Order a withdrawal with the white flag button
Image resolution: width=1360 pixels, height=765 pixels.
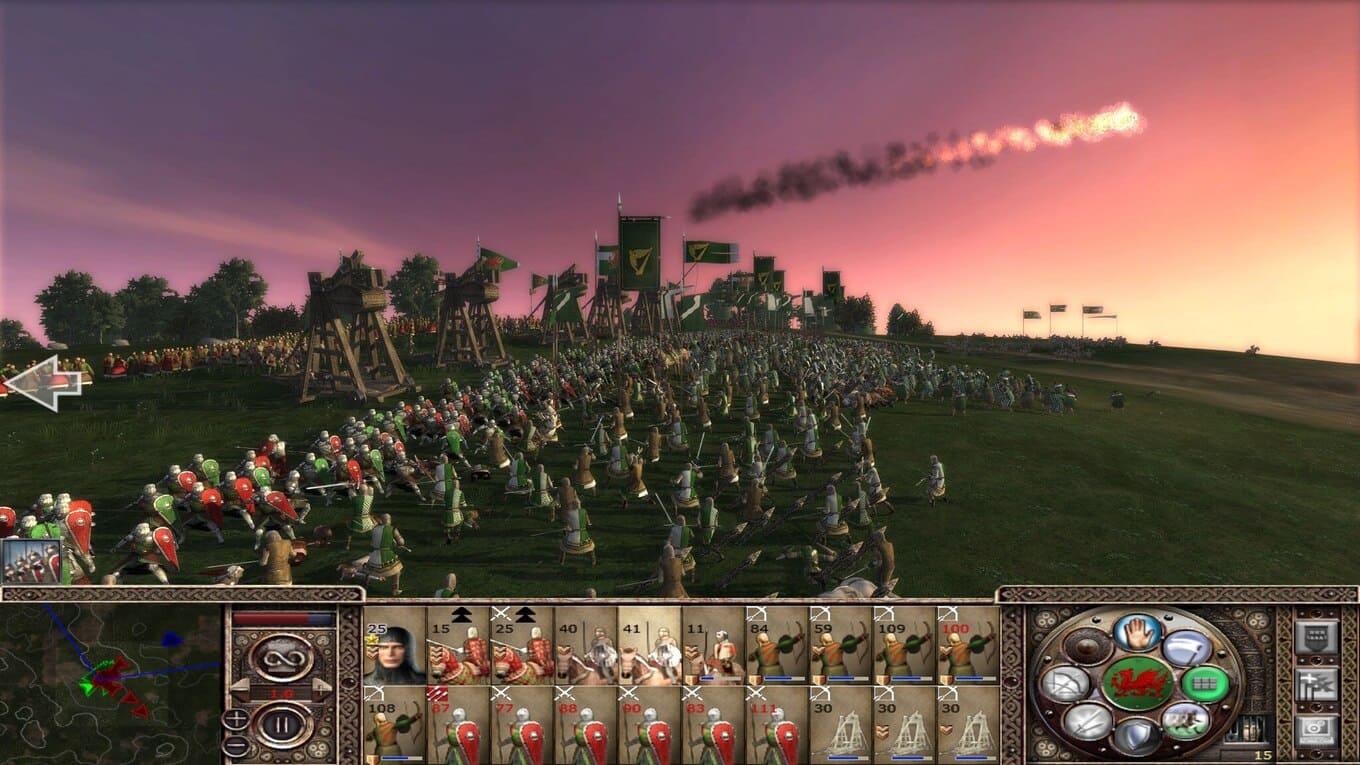[x=1186, y=648]
